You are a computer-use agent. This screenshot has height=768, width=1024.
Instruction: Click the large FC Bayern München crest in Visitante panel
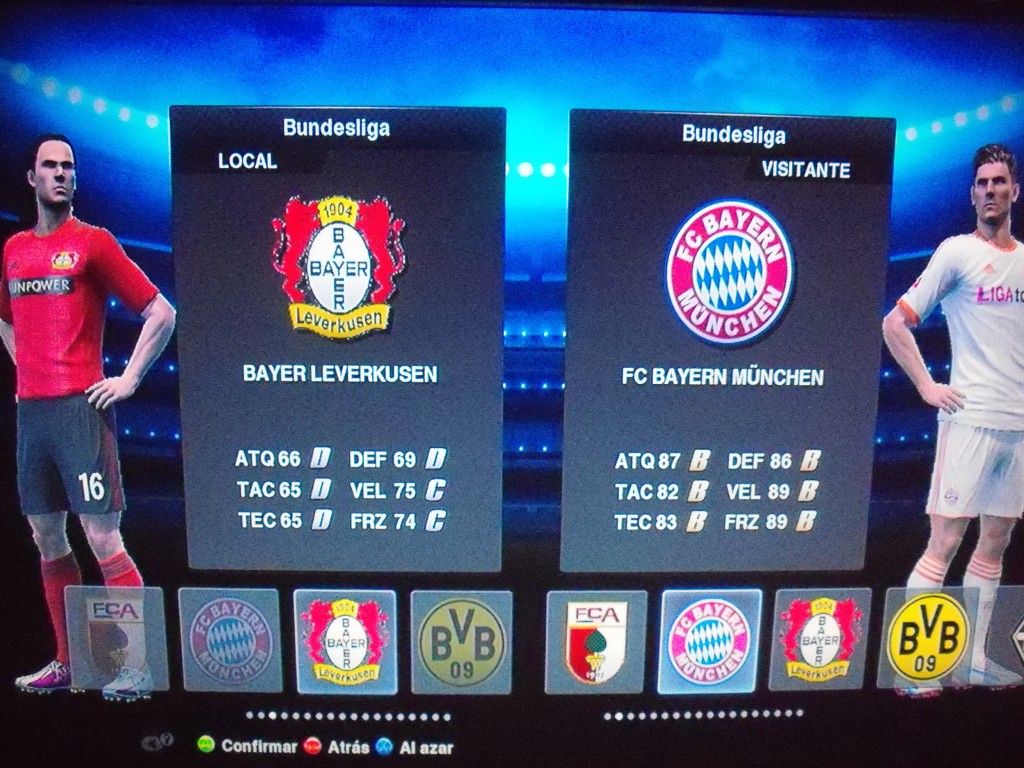(729, 271)
